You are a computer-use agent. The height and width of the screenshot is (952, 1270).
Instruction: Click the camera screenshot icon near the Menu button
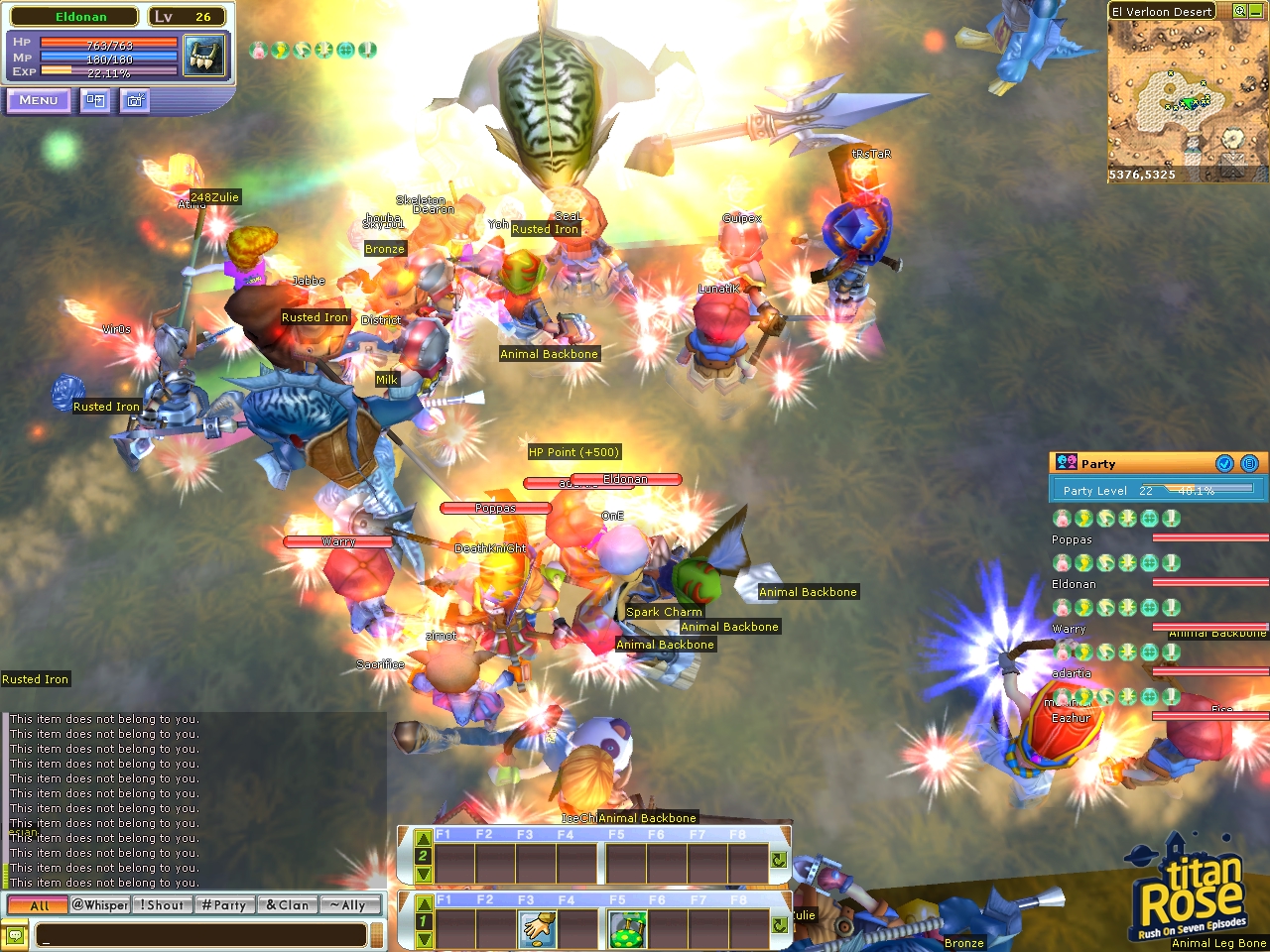(x=134, y=100)
